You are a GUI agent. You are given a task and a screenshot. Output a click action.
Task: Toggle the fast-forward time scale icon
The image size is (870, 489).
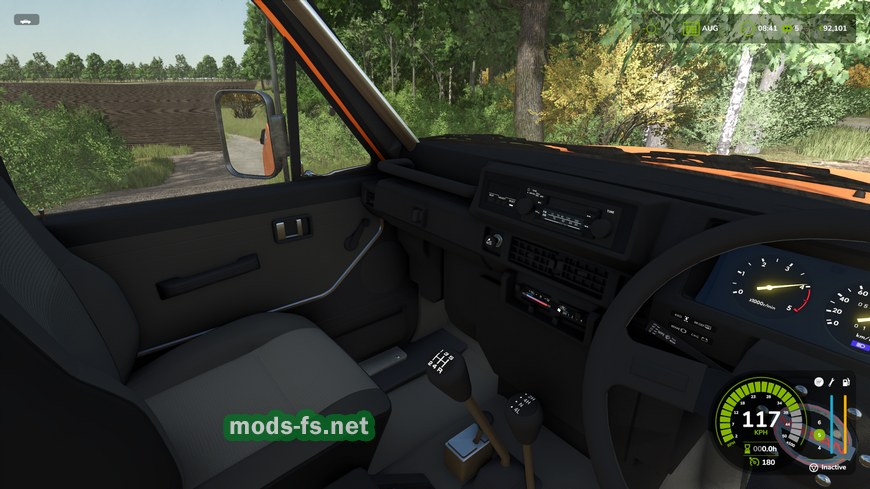tap(787, 27)
